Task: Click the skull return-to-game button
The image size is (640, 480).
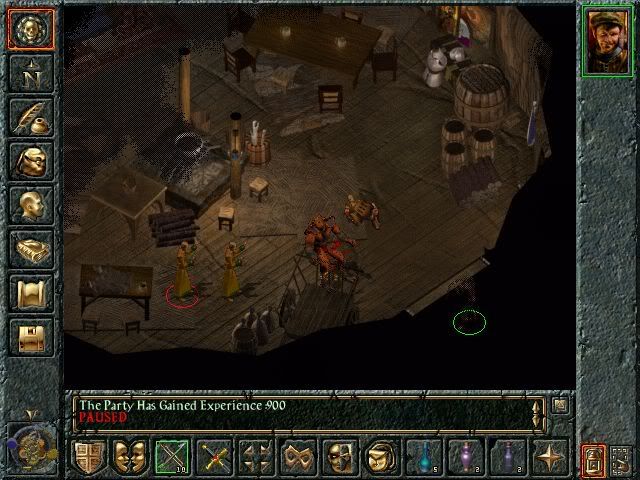Action: (29, 28)
